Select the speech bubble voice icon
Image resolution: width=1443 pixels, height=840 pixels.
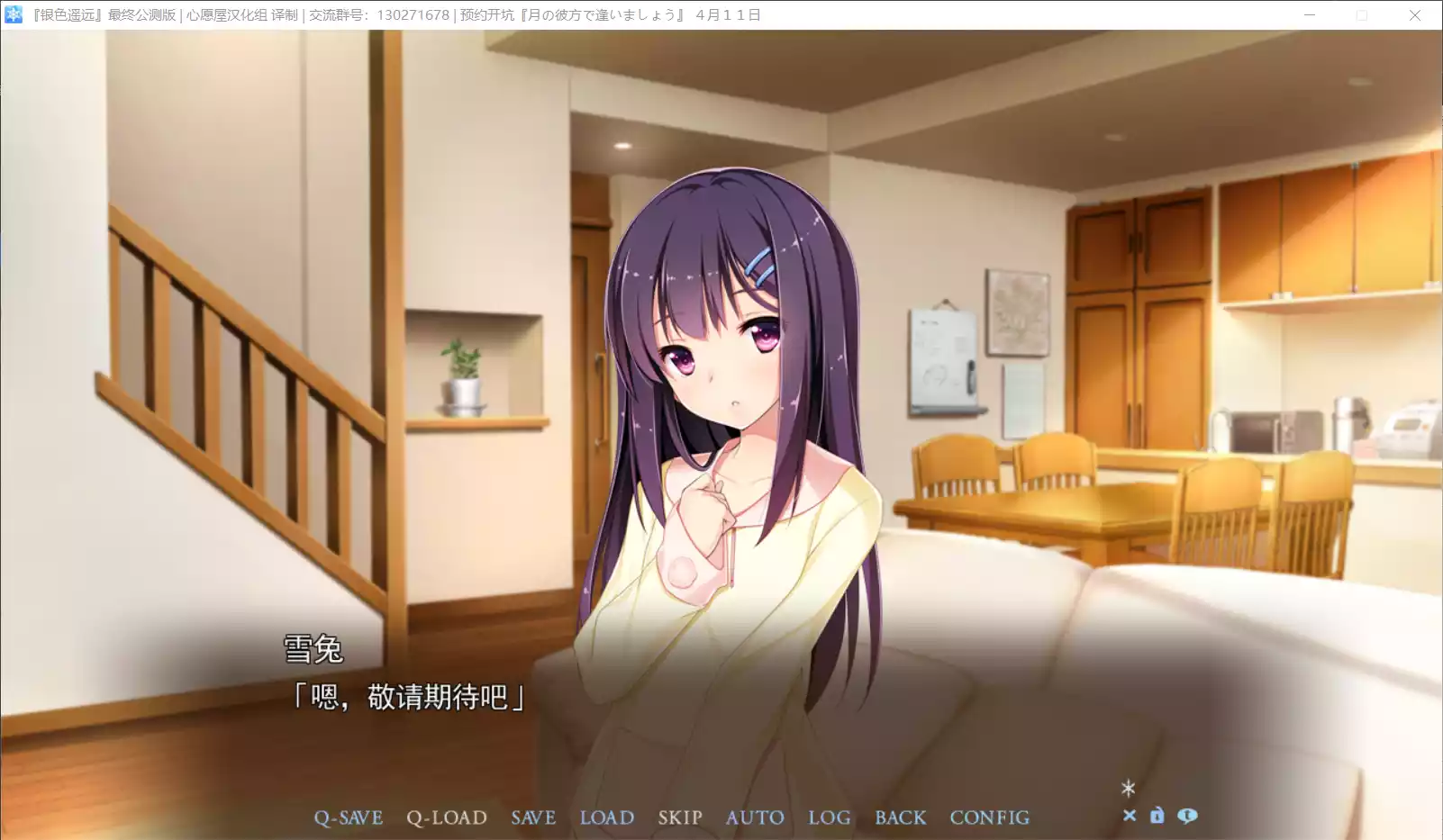1187,816
